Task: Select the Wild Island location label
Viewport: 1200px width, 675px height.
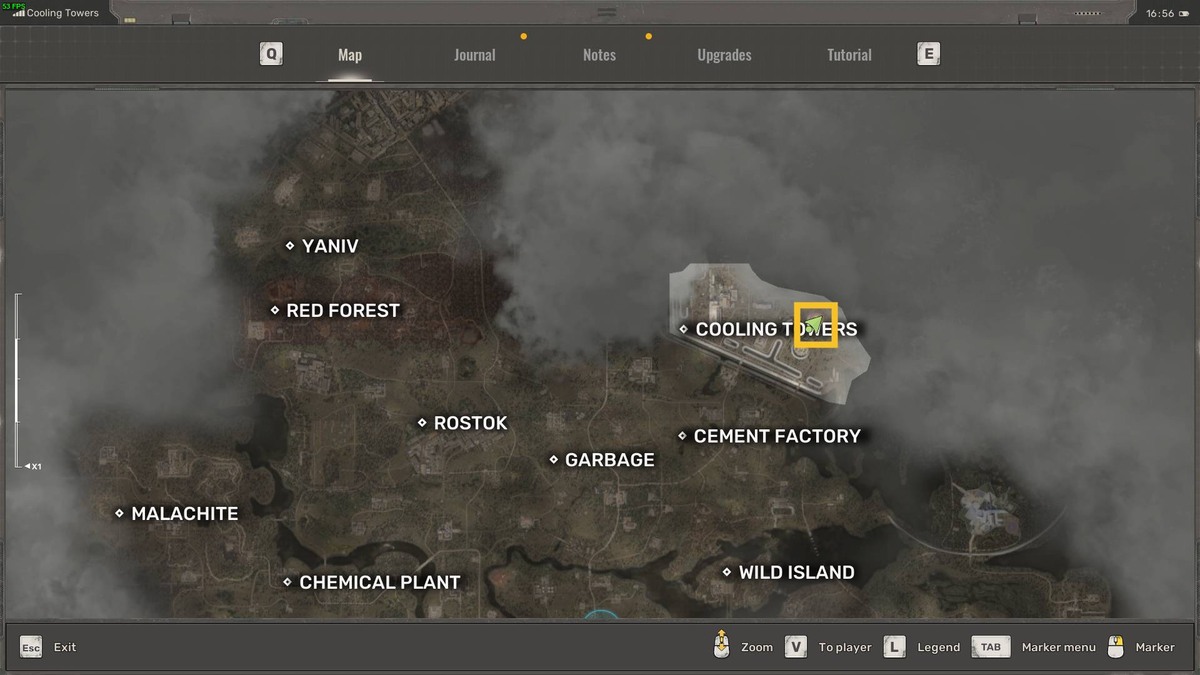Action: point(796,573)
